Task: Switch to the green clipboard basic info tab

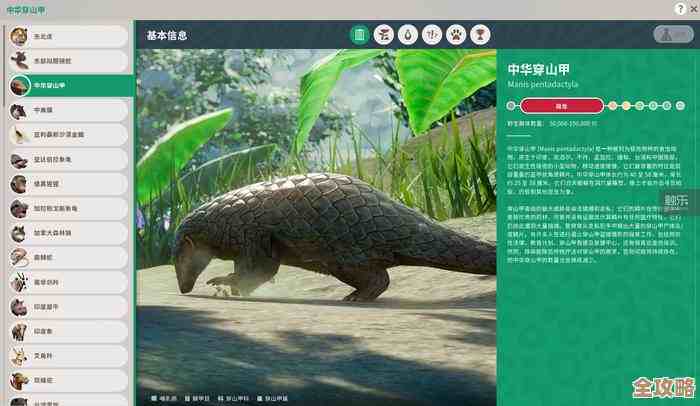Action: click(x=359, y=35)
